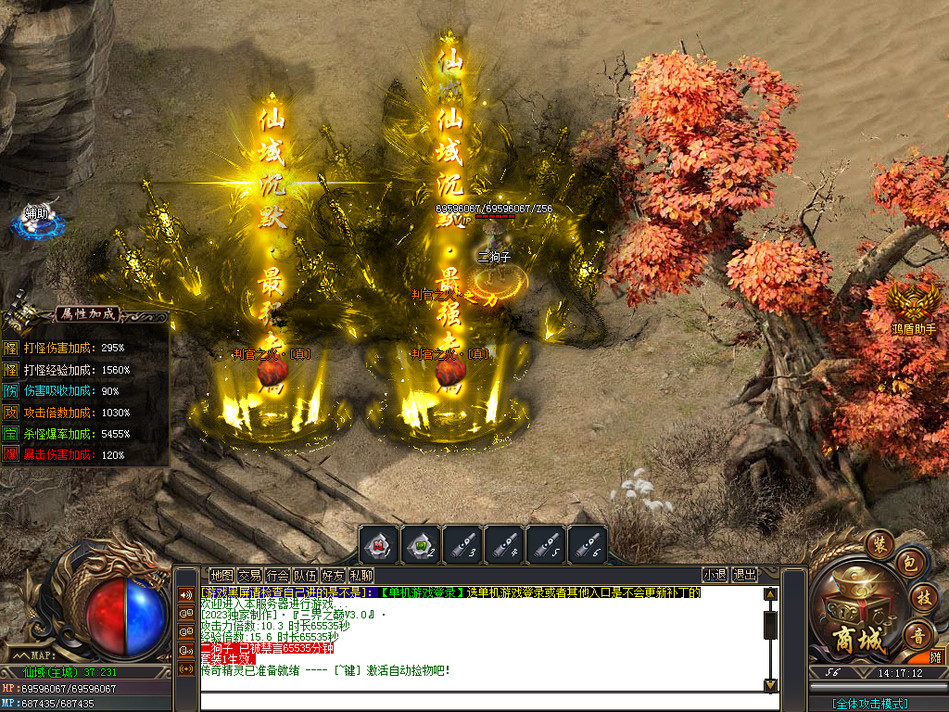Screen dimensions: 949x712
Task: Open the 鸿盾助手 helper icon
Action: click(911, 306)
